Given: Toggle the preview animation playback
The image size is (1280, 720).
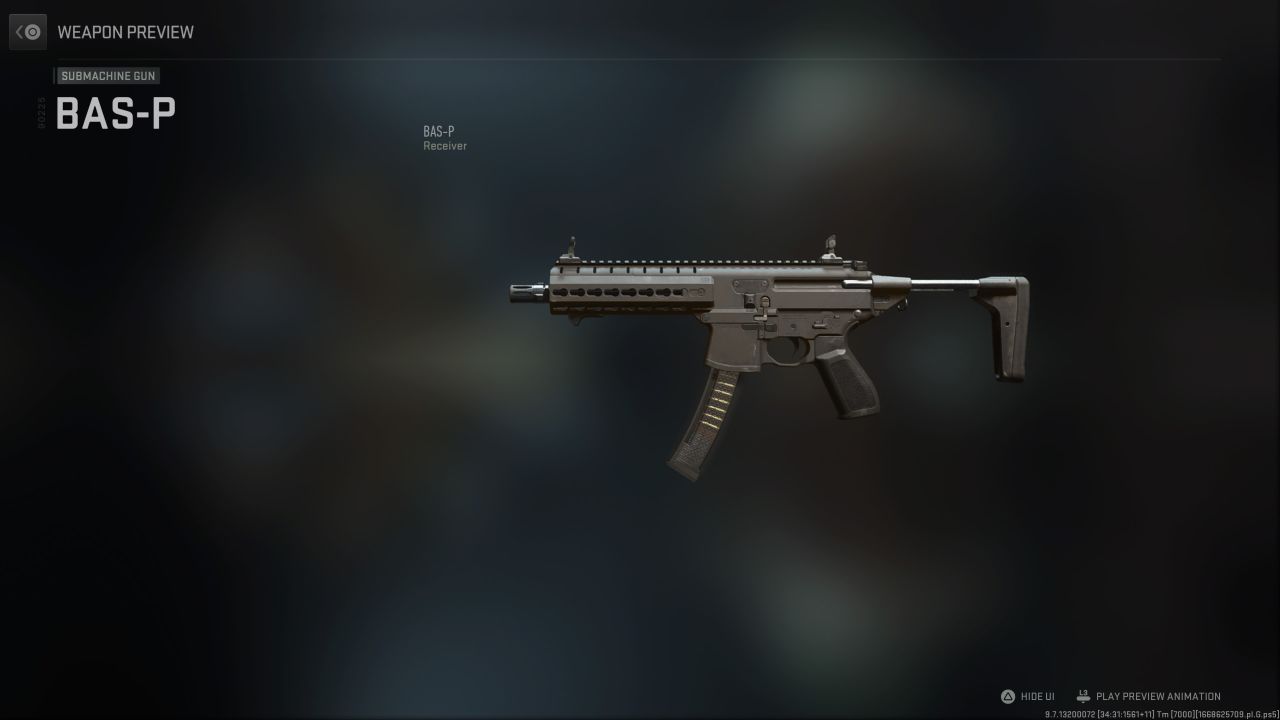Looking at the screenshot, I should (x=1156, y=696).
